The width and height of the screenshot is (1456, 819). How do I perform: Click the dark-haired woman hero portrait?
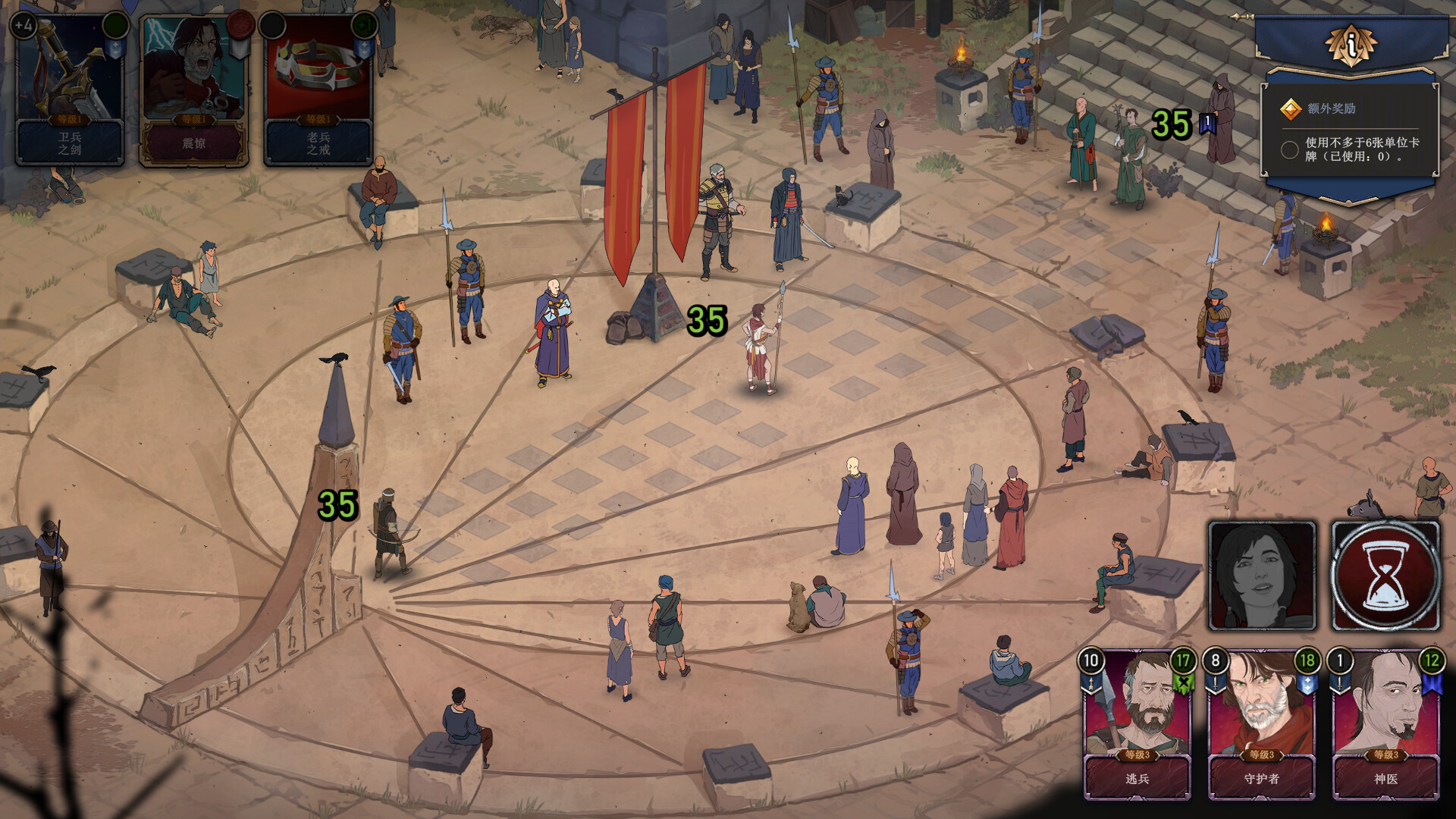(1262, 576)
